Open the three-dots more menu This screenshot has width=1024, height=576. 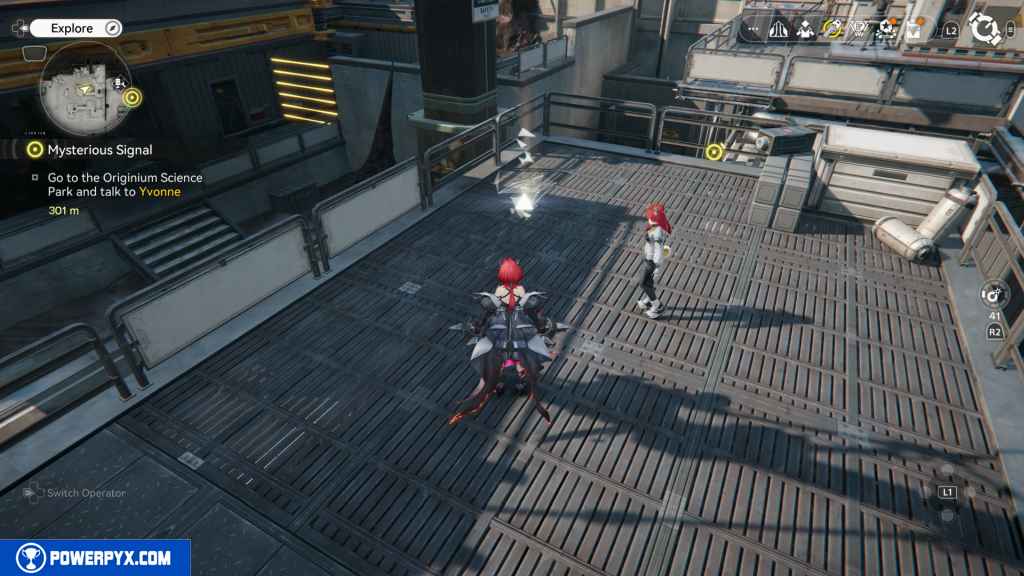point(753,30)
